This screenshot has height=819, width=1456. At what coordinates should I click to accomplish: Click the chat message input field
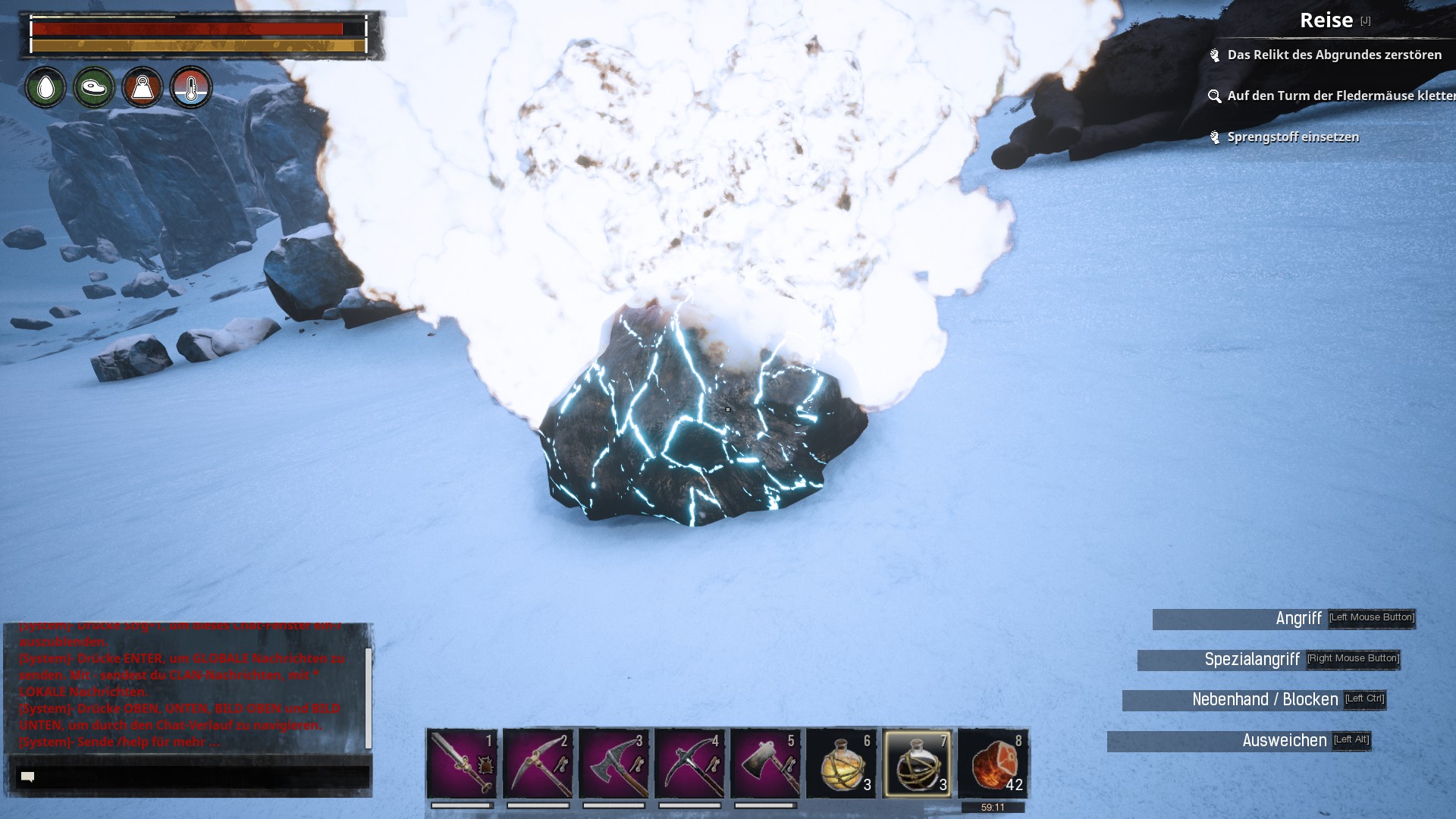pos(193,777)
